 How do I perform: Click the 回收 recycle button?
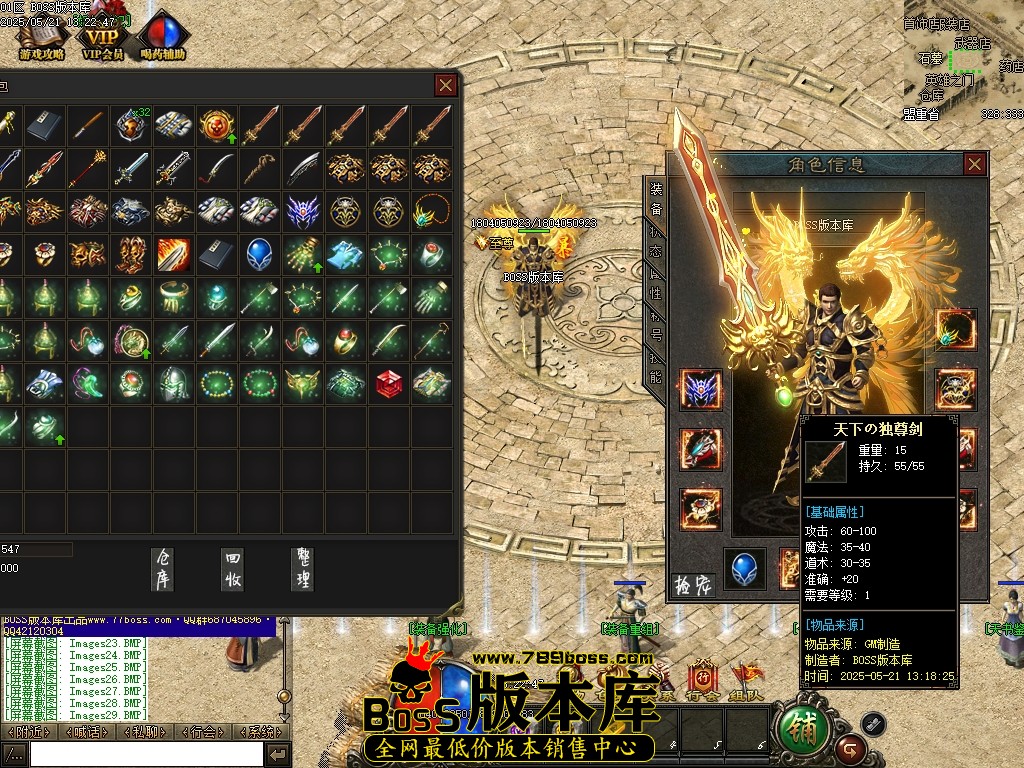tap(233, 568)
